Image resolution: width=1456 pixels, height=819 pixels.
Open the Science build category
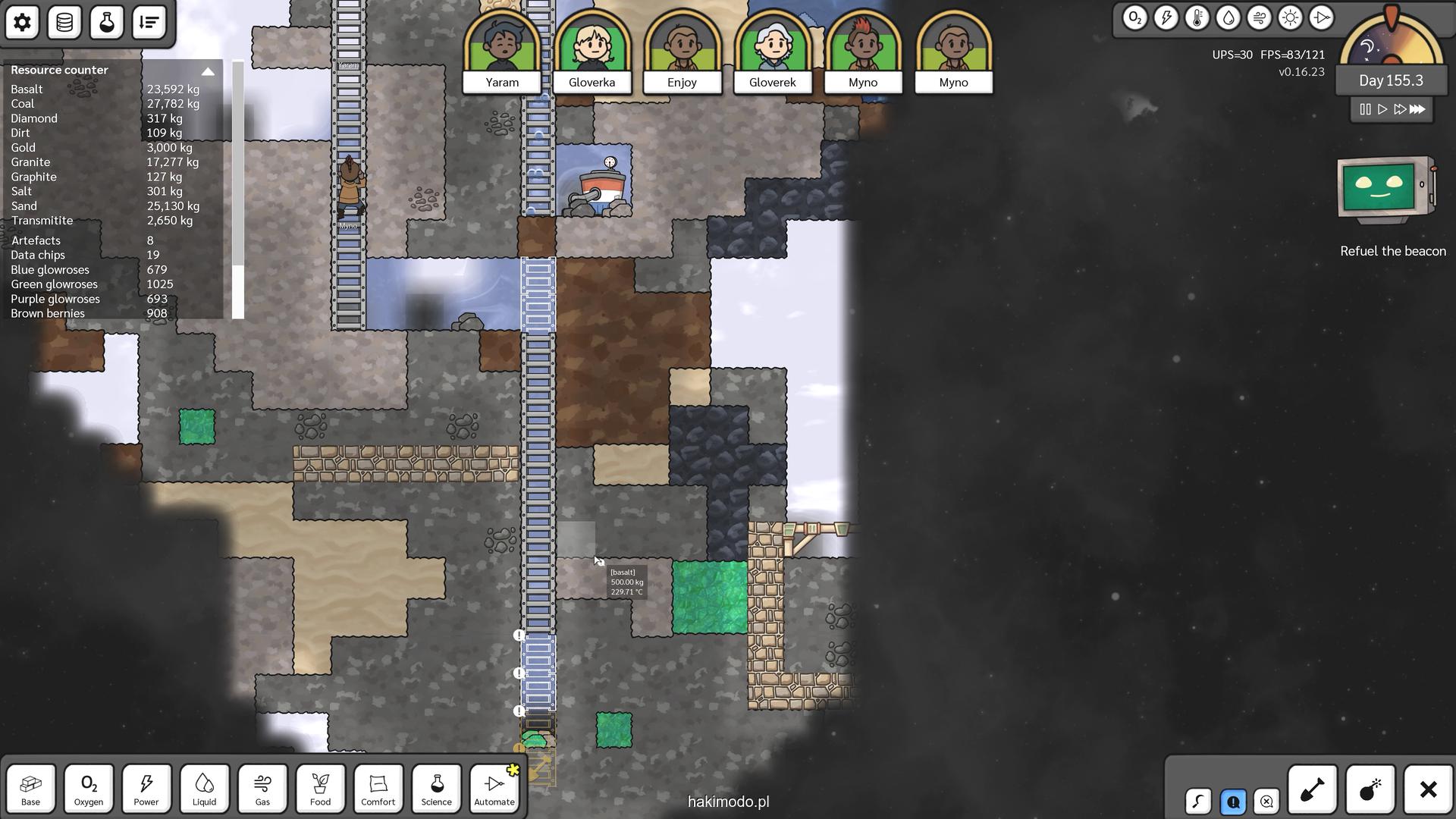click(x=436, y=789)
